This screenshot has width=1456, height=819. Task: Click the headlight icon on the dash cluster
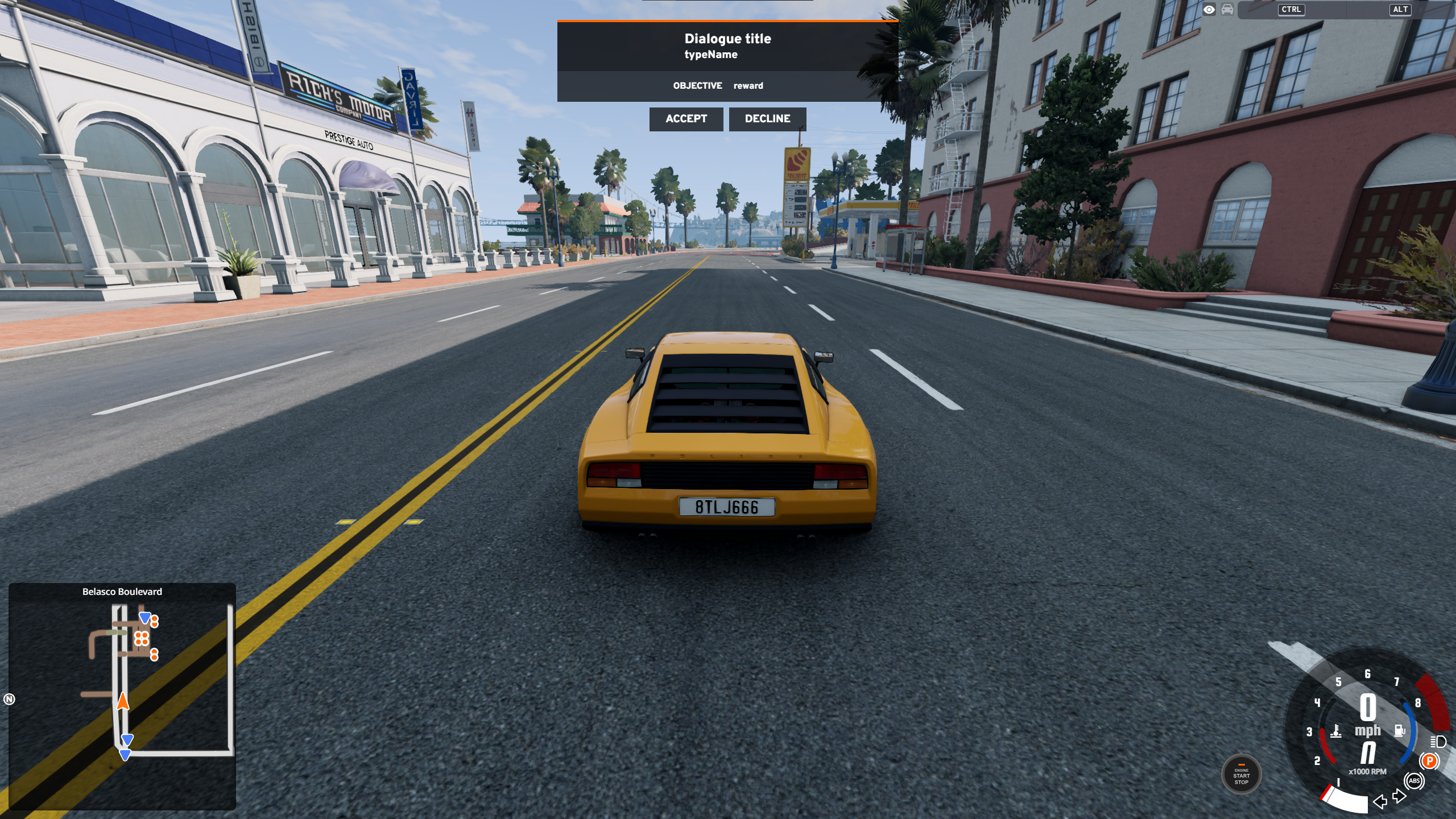coord(1438,742)
